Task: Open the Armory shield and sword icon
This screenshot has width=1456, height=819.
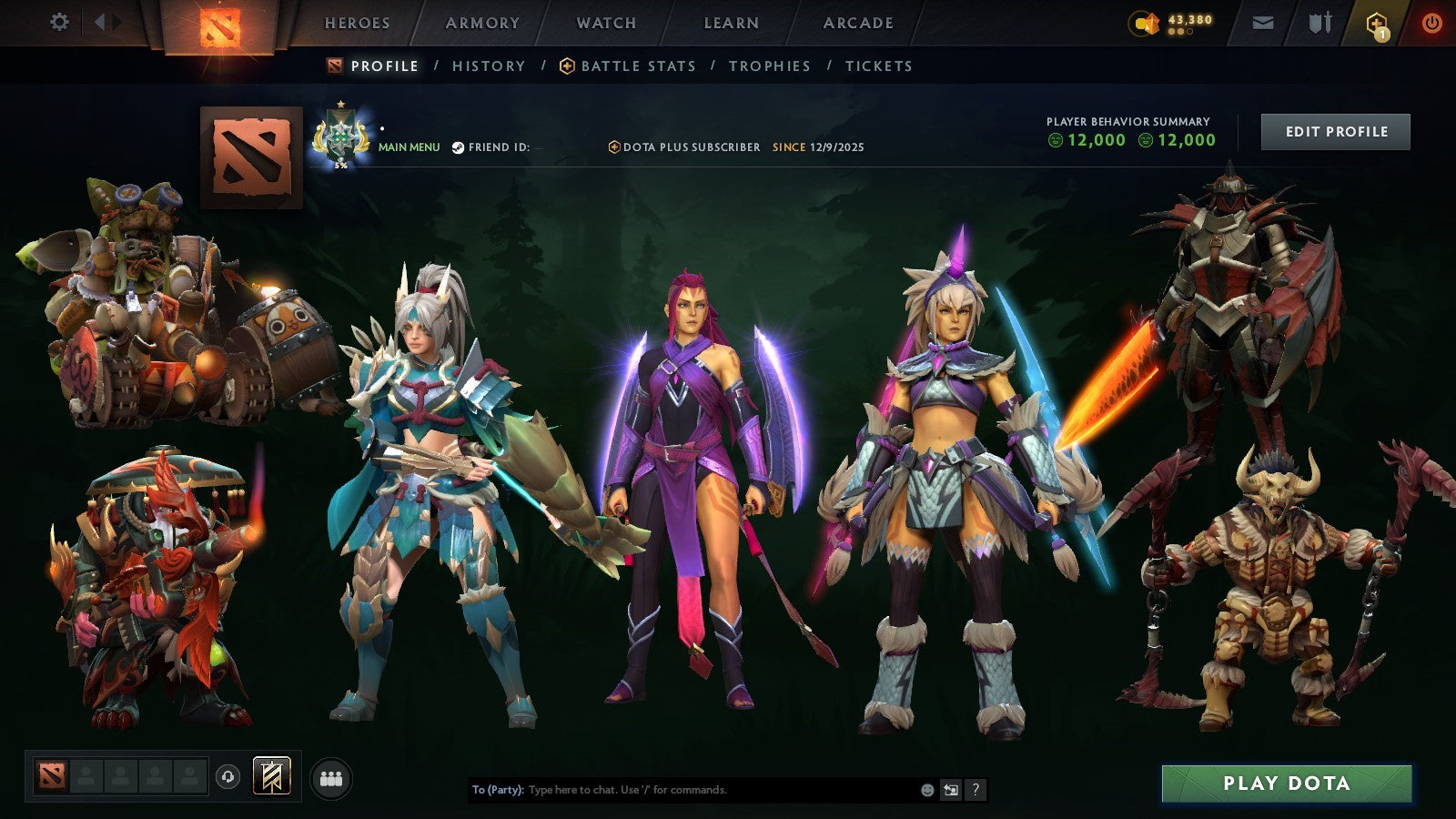Action: (1319, 23)
